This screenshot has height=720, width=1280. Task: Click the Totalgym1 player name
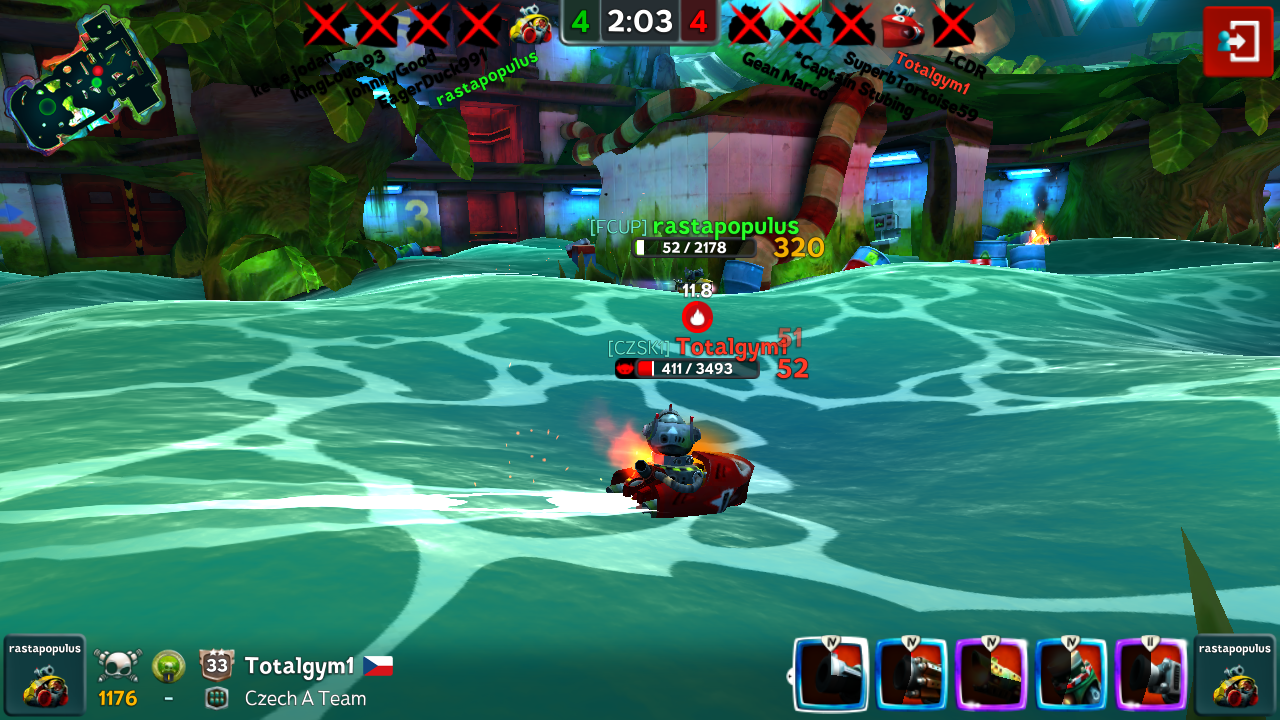pyautogui.click(x=299, y=666)
